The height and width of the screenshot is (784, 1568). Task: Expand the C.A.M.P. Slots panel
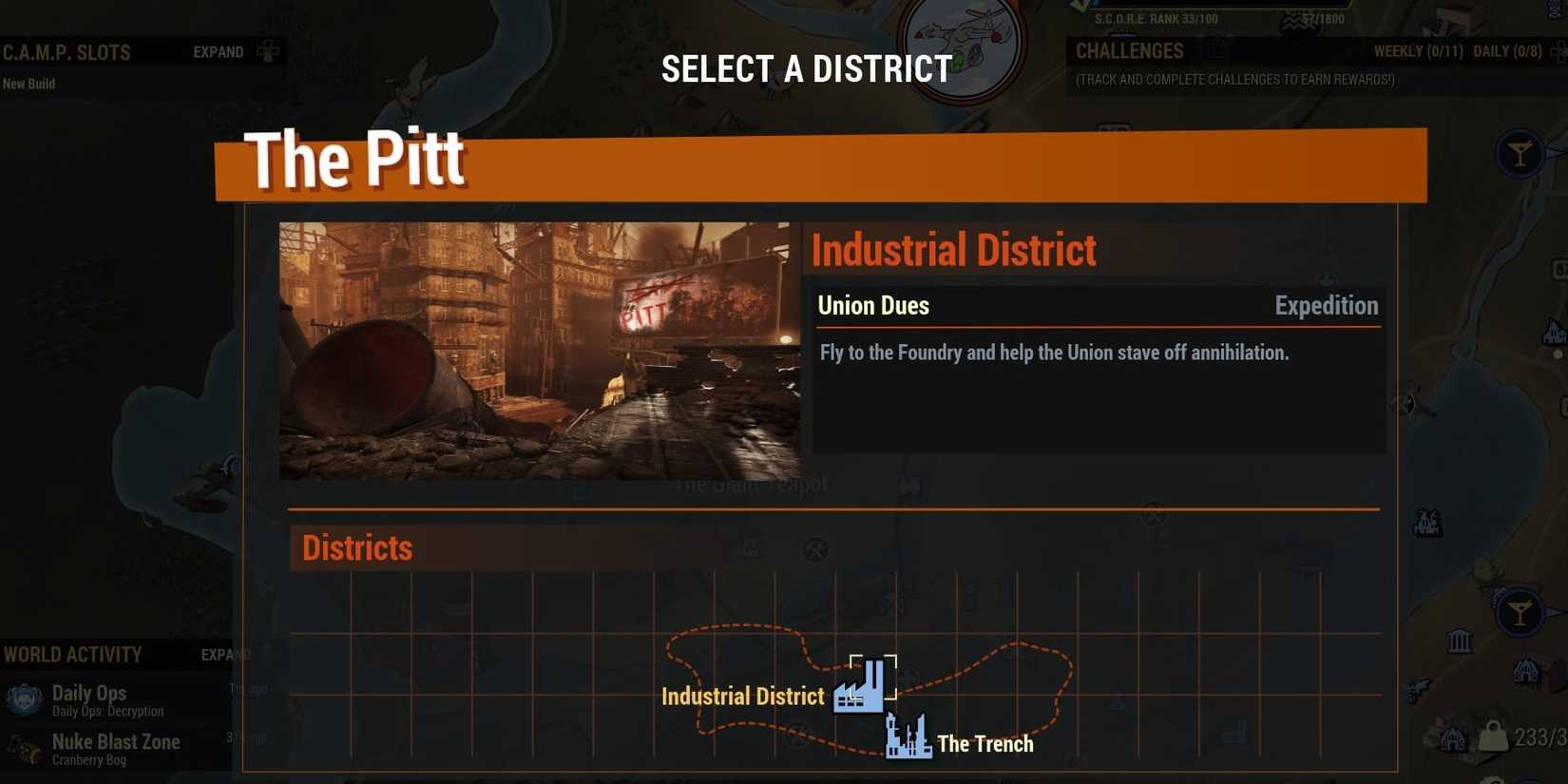coord(217,52)
